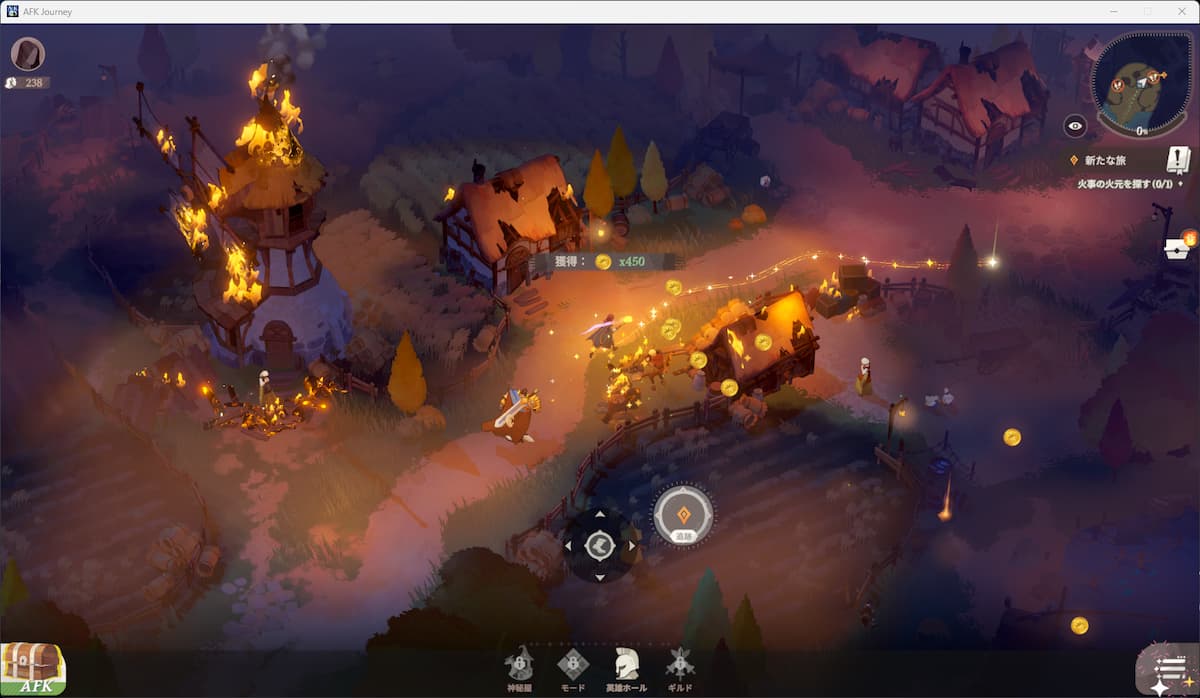This screenshot has height=698, width=1200.
Task: Minimize the AFK Journey window
Action: (1113, 11)
